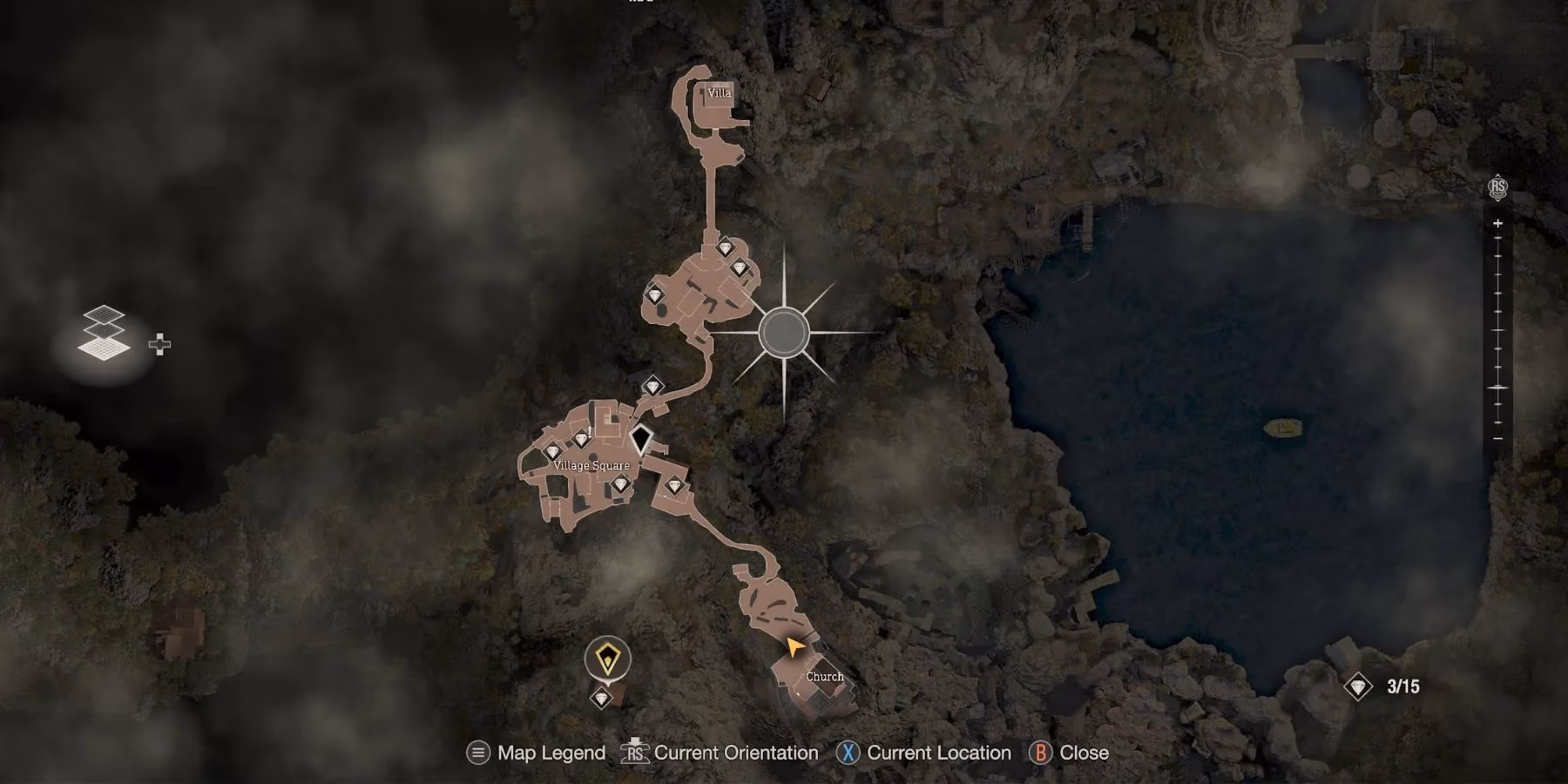
Task: Click the yellow player arrow marker
Action: click(794, 646)
